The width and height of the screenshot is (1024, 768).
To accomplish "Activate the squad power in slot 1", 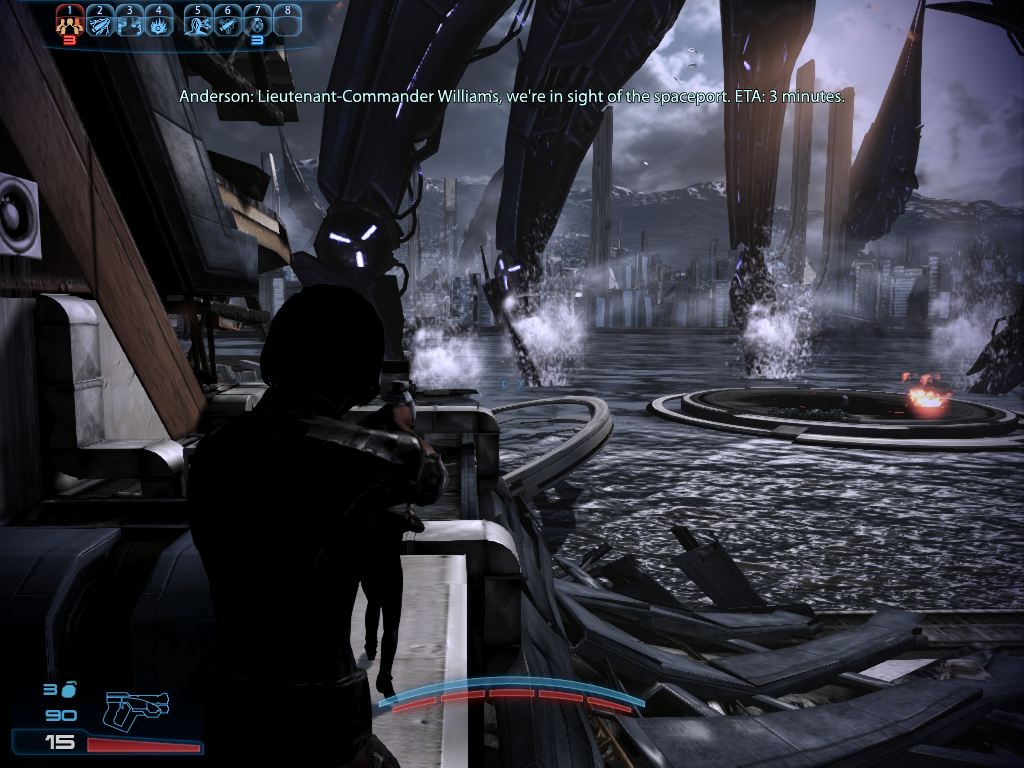I will (x=69, y=21).
